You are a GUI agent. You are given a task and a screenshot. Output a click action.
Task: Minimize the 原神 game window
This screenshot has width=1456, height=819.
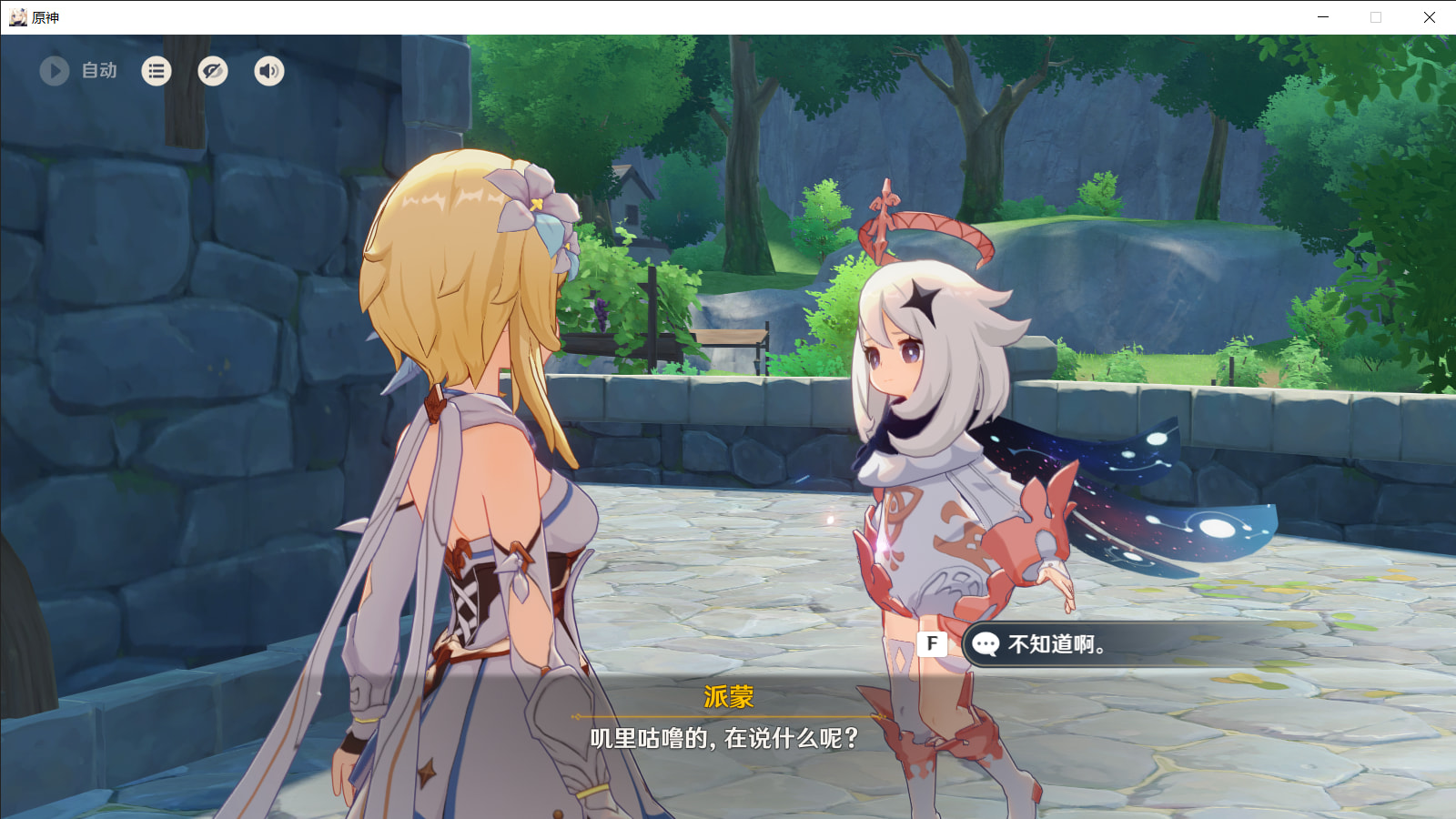[1323, 17]
